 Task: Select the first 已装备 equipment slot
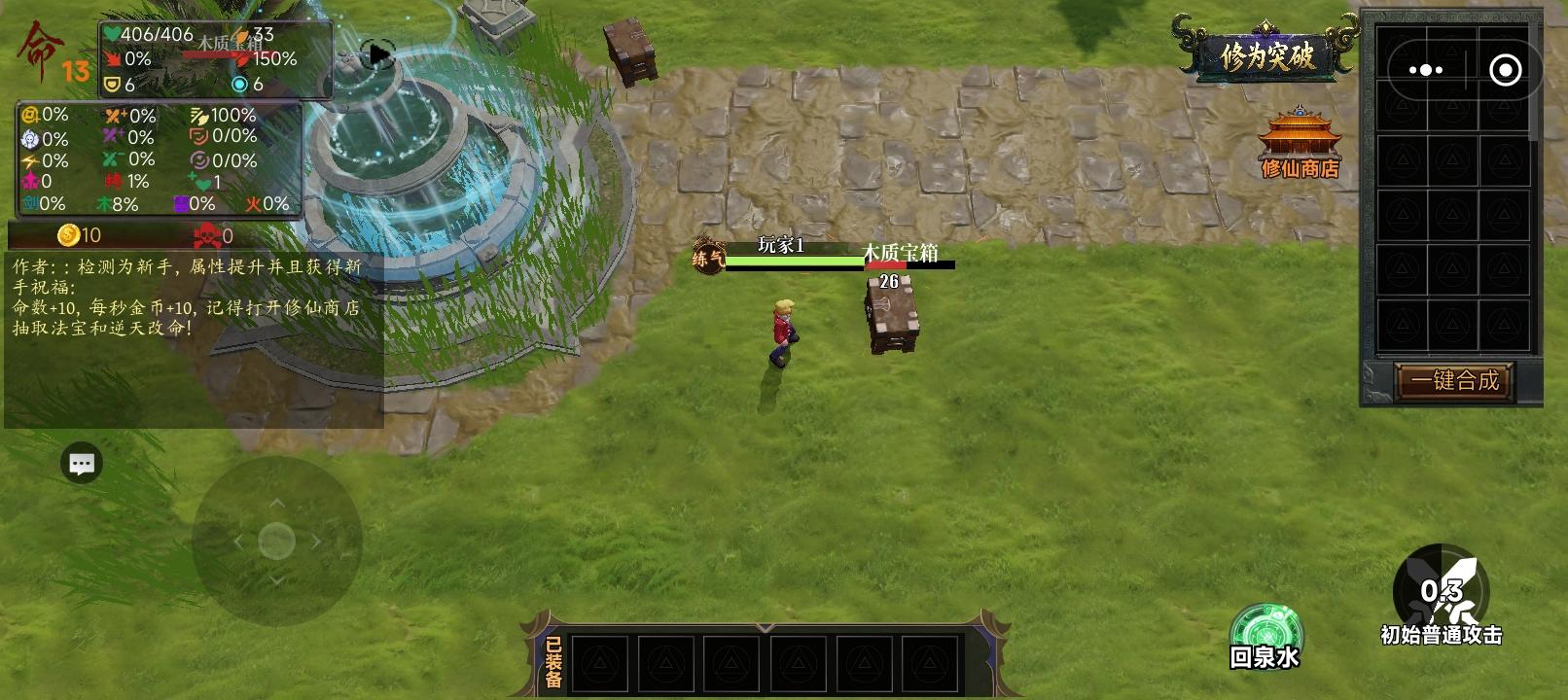pos(601,662)
